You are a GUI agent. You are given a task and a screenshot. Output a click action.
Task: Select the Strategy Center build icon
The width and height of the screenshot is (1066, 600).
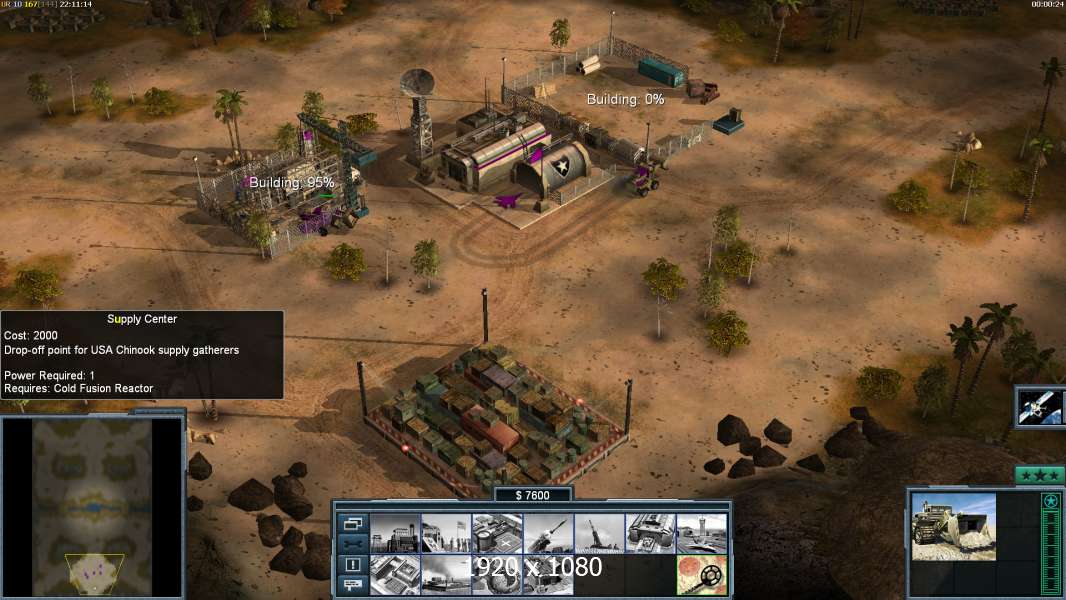(395, 575)
